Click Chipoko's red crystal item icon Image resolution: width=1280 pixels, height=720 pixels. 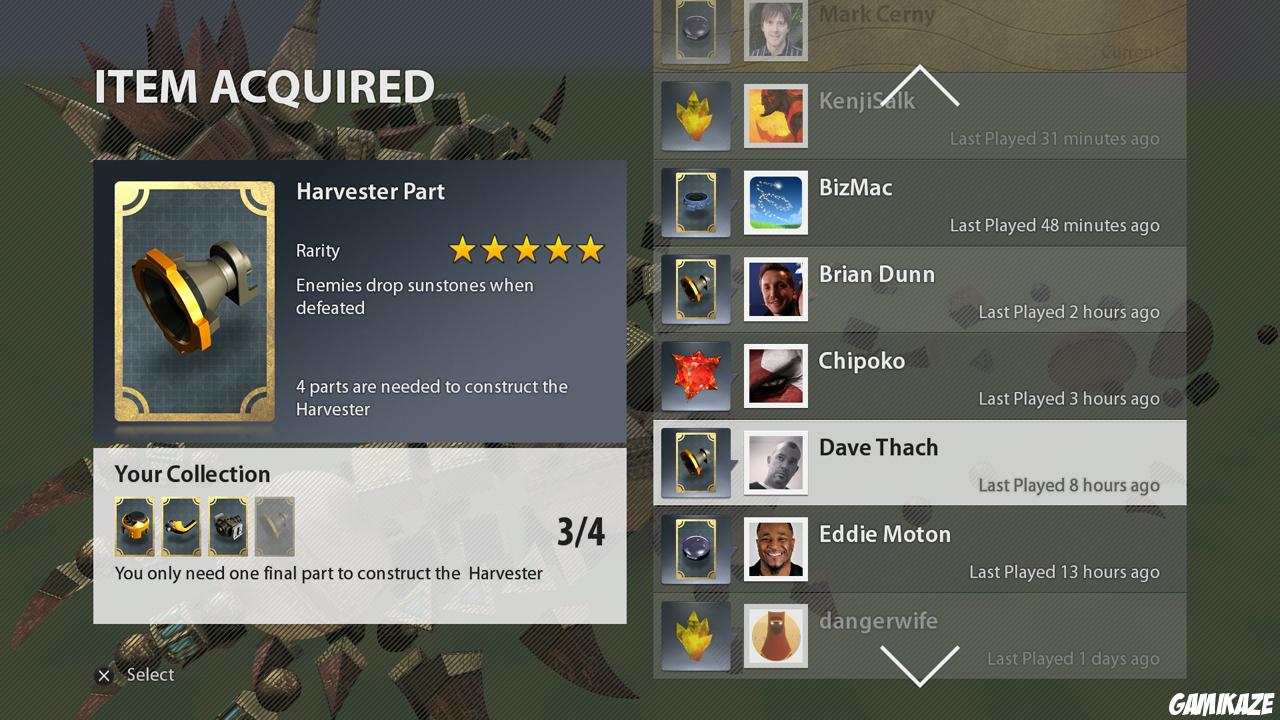tap(696, 376)
